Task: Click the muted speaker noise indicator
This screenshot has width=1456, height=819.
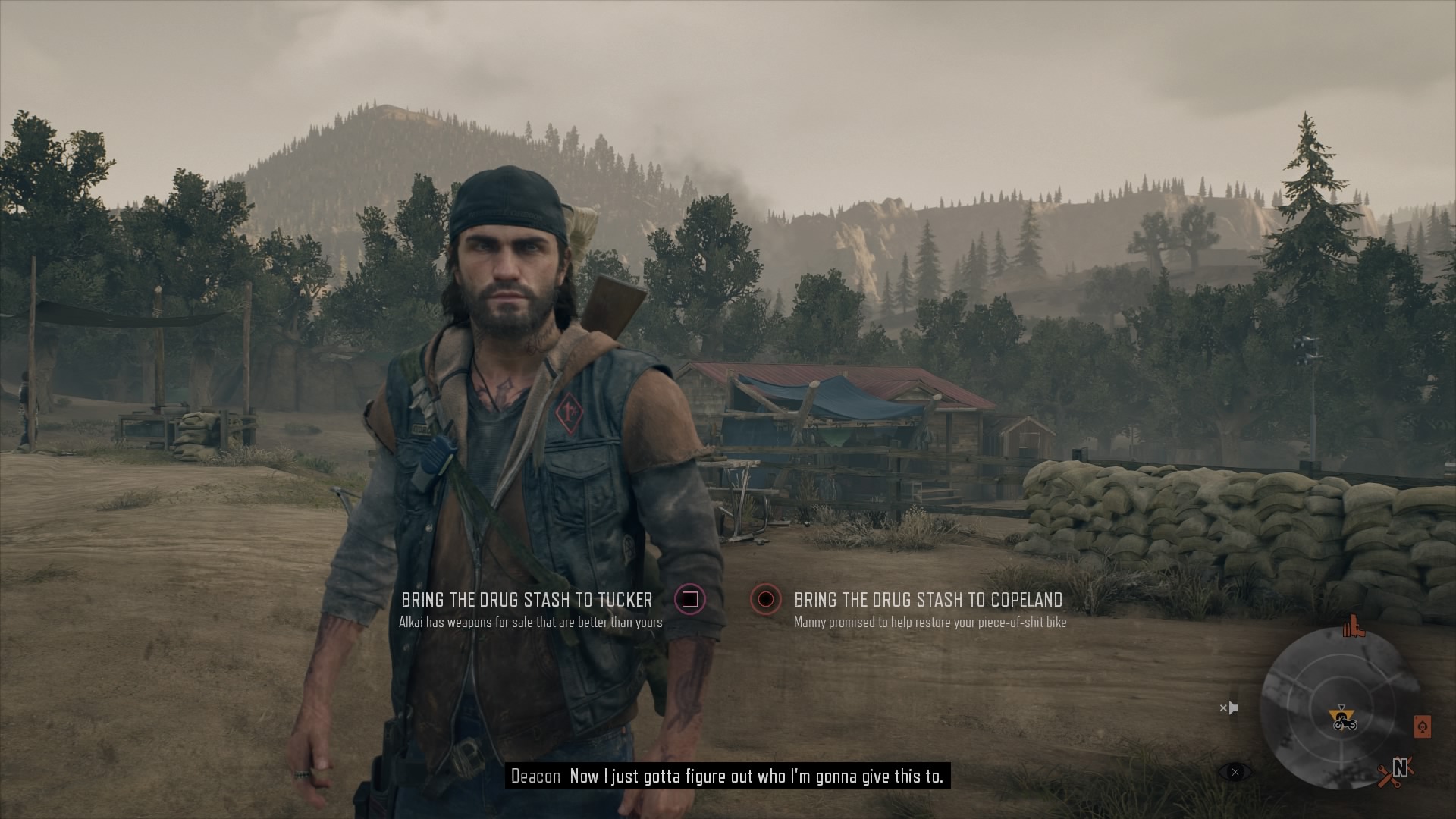Action: pyautogui.click(x=1228, y=708)
